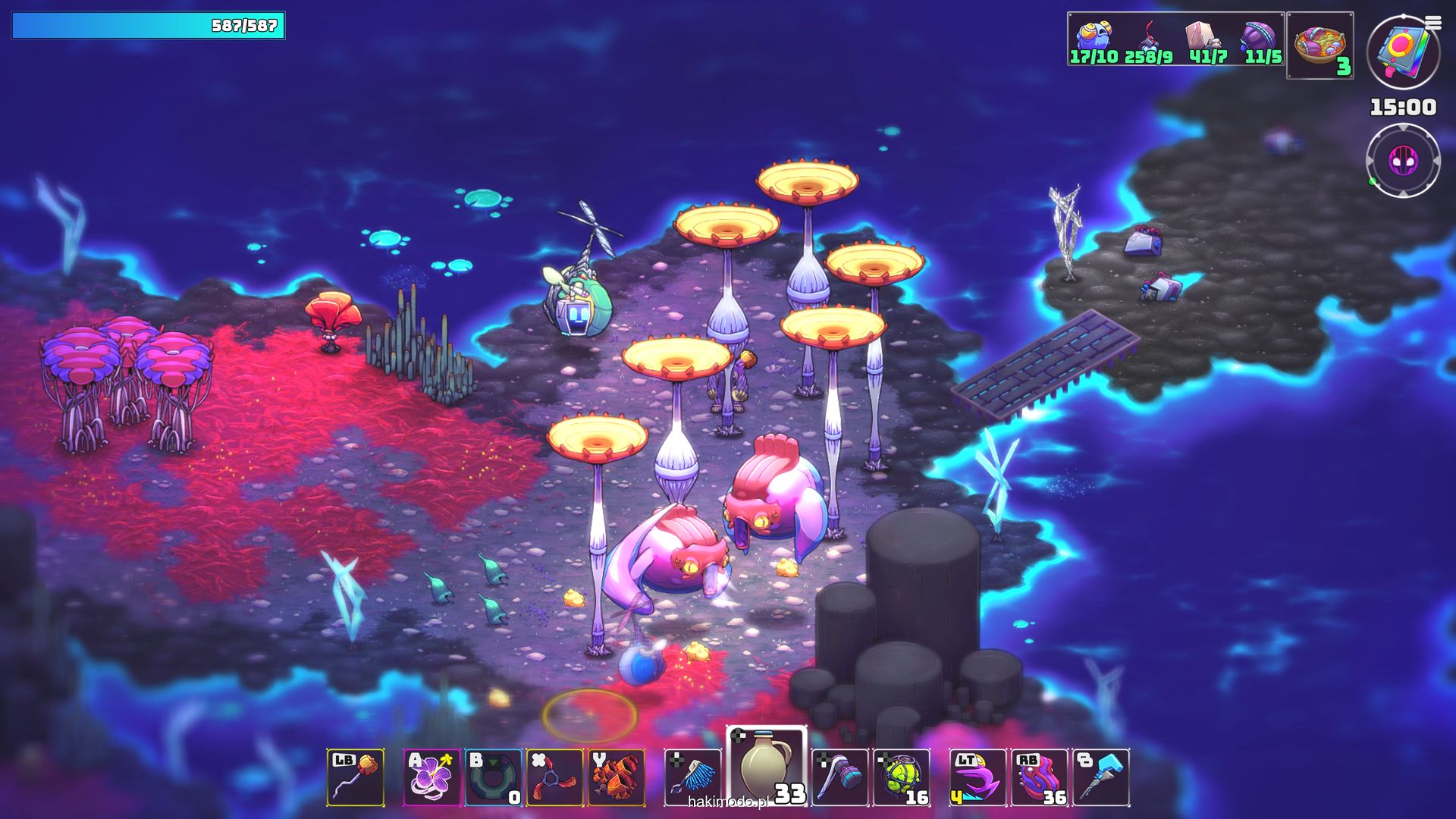Use the purple and red swirl item slot
Viewport: 1456px width, 819px height.
[1039, 777]
